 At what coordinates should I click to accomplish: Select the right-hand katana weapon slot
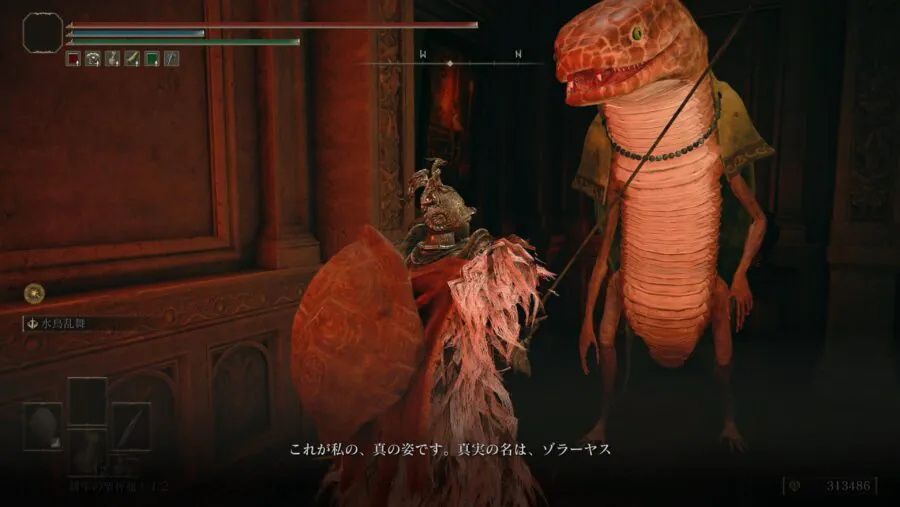point(131,425)
